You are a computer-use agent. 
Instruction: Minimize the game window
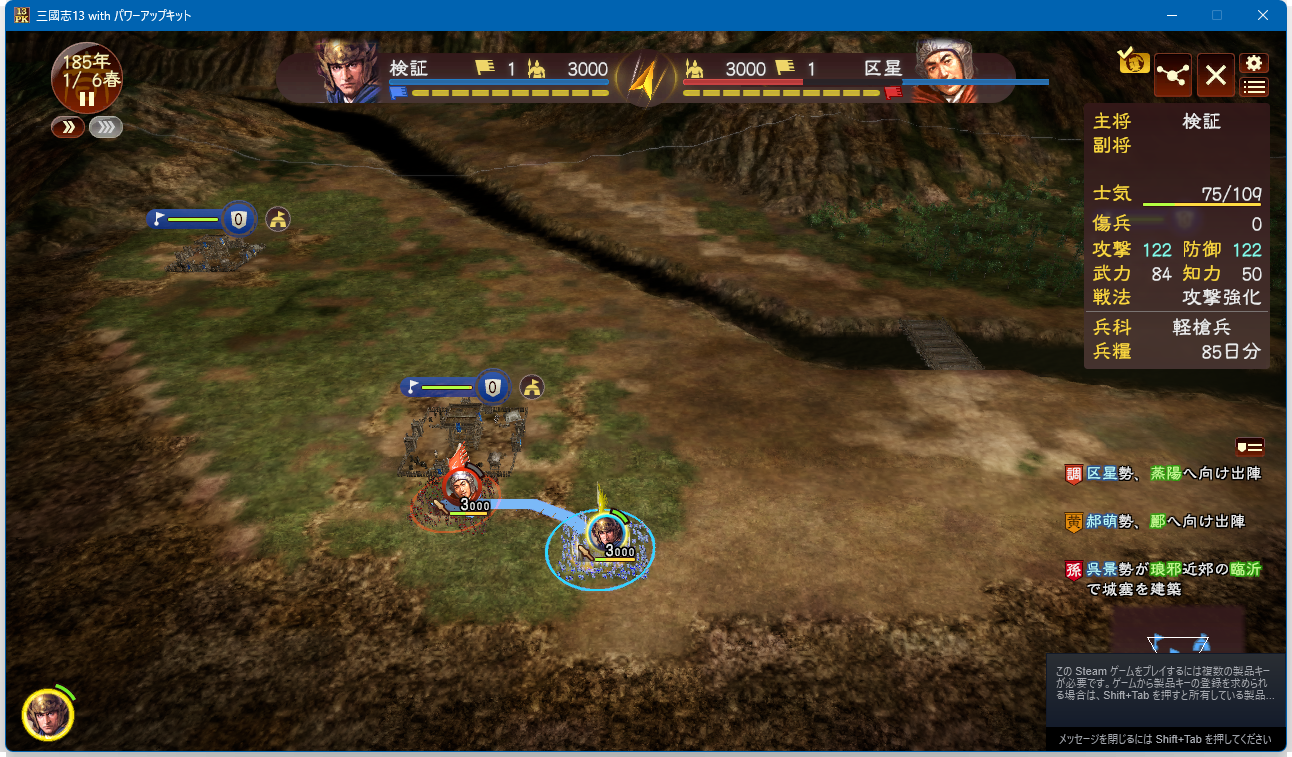coord(1171,15)
